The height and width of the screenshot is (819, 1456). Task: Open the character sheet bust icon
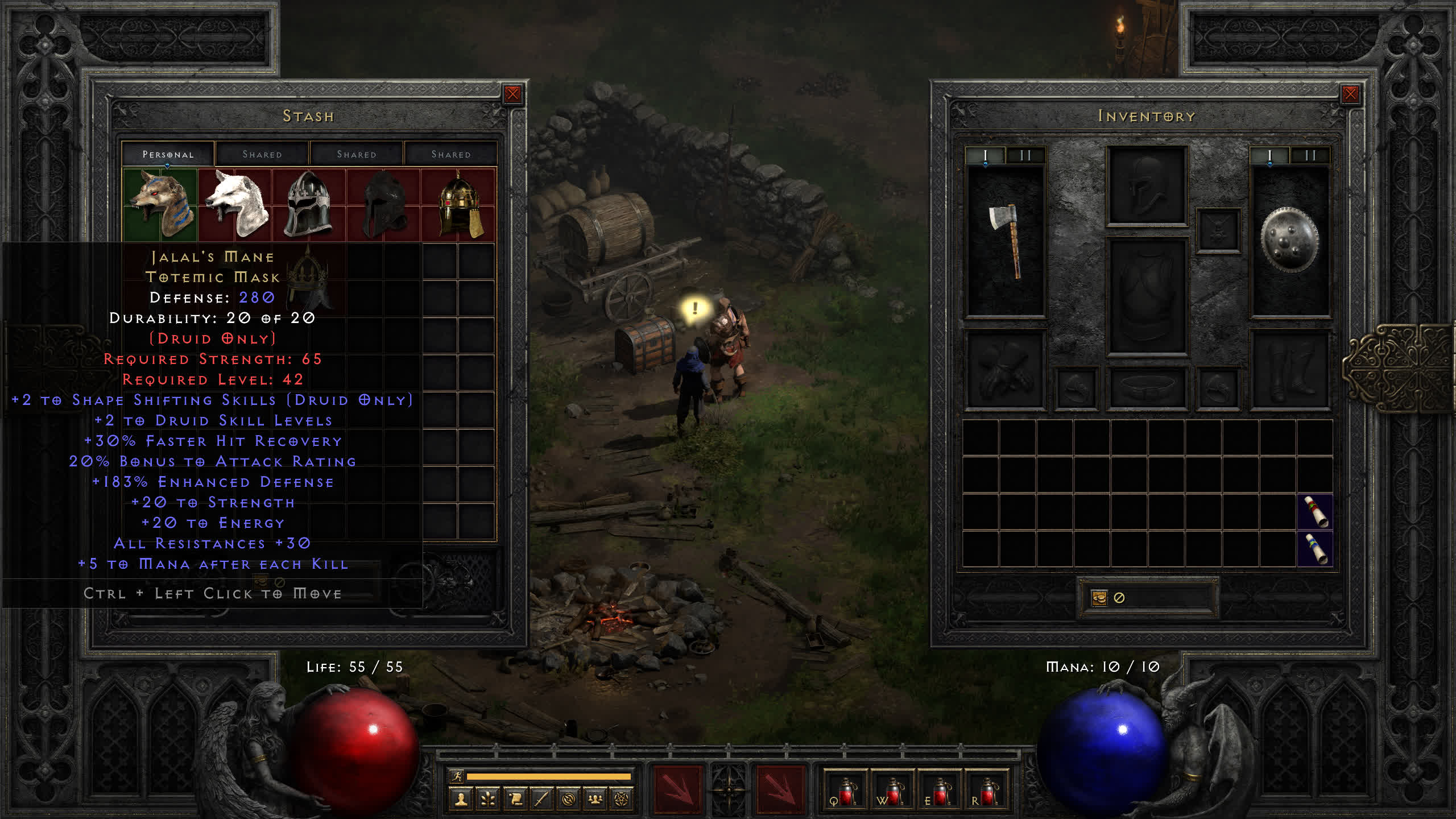pyautogui.click(x=461, y=800)
